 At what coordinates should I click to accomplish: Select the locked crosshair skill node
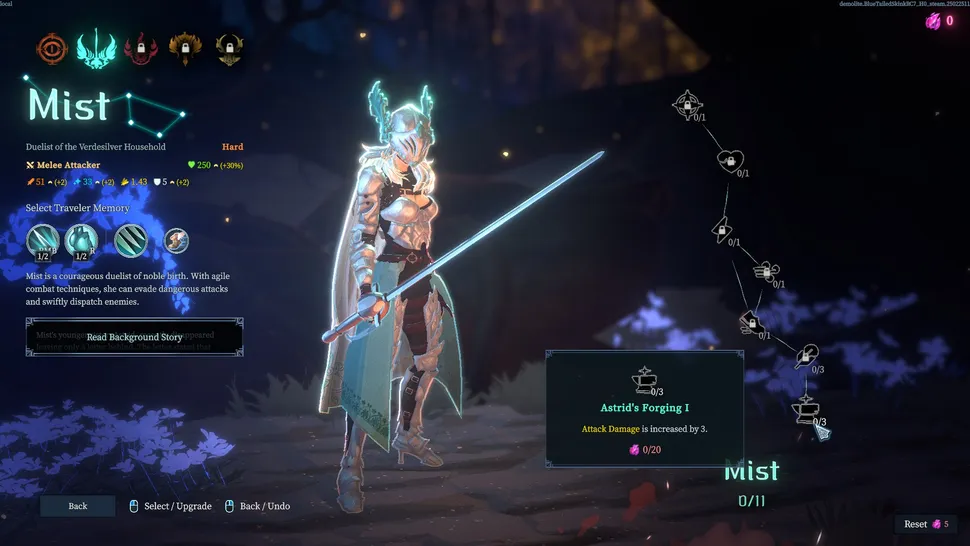tap(687, 103)
